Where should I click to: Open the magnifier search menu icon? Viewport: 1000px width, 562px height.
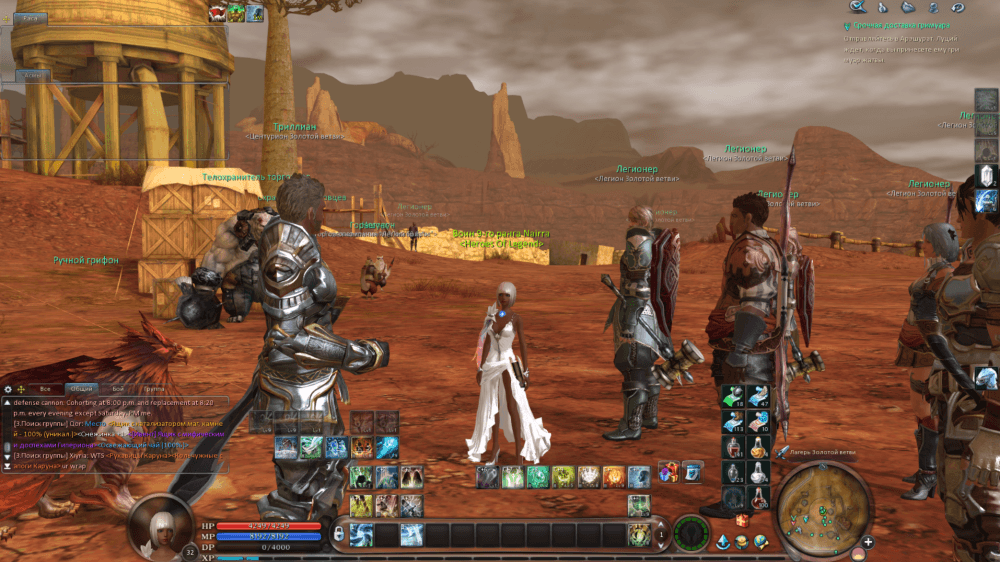(x=856, y=7)
